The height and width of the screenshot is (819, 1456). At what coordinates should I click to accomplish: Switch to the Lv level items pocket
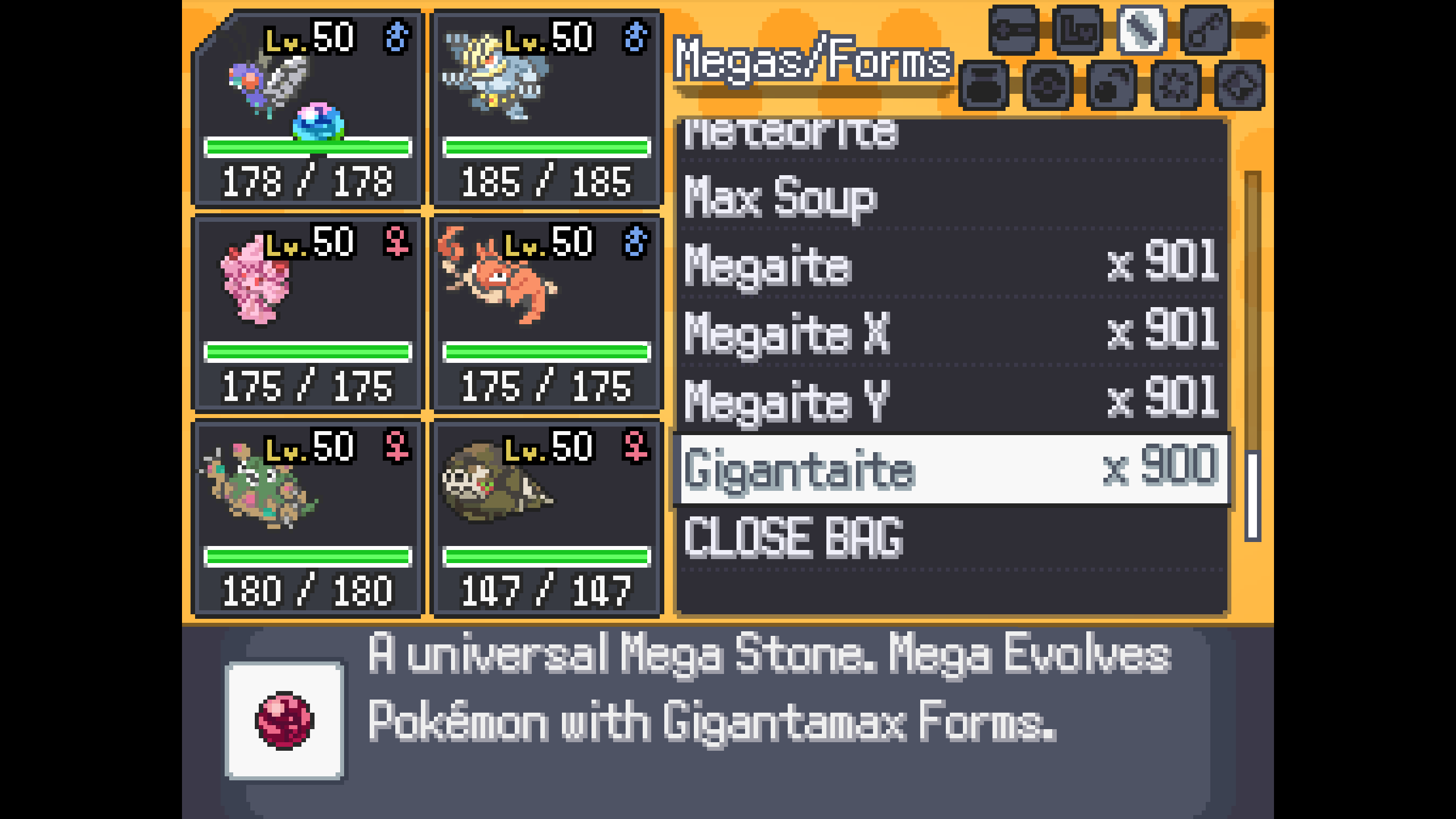tap(1077, 30)
